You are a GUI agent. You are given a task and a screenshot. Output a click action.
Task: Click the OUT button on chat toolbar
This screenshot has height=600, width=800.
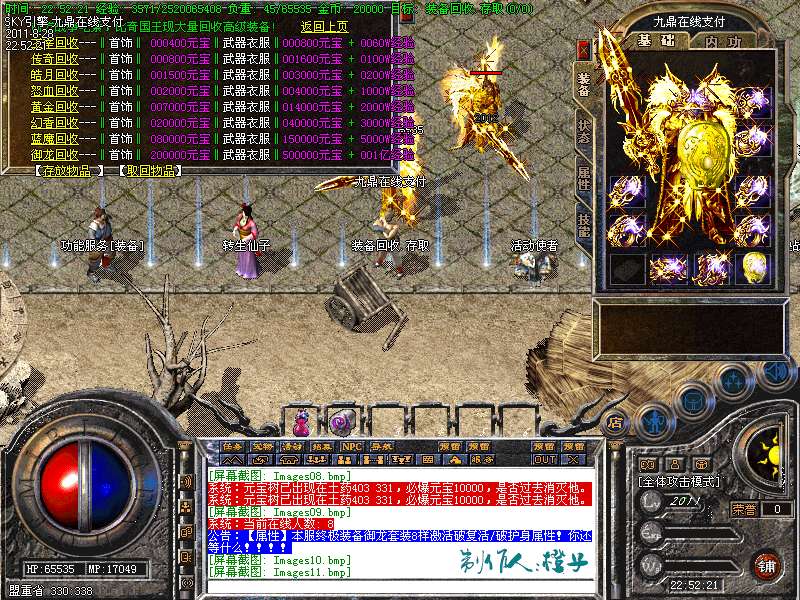tap(544, 459)
